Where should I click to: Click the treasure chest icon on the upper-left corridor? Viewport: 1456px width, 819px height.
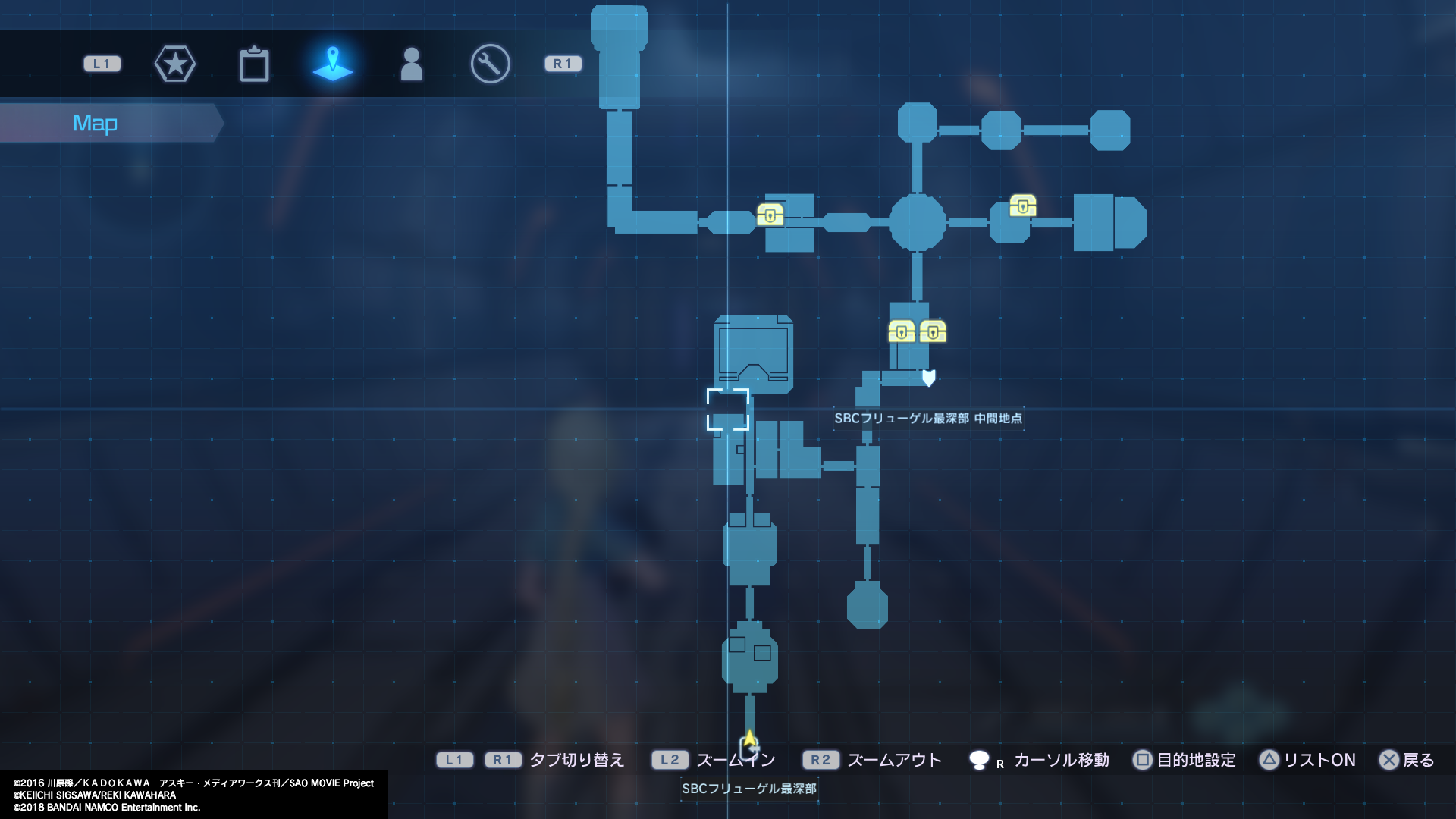(x=771, y=215)
